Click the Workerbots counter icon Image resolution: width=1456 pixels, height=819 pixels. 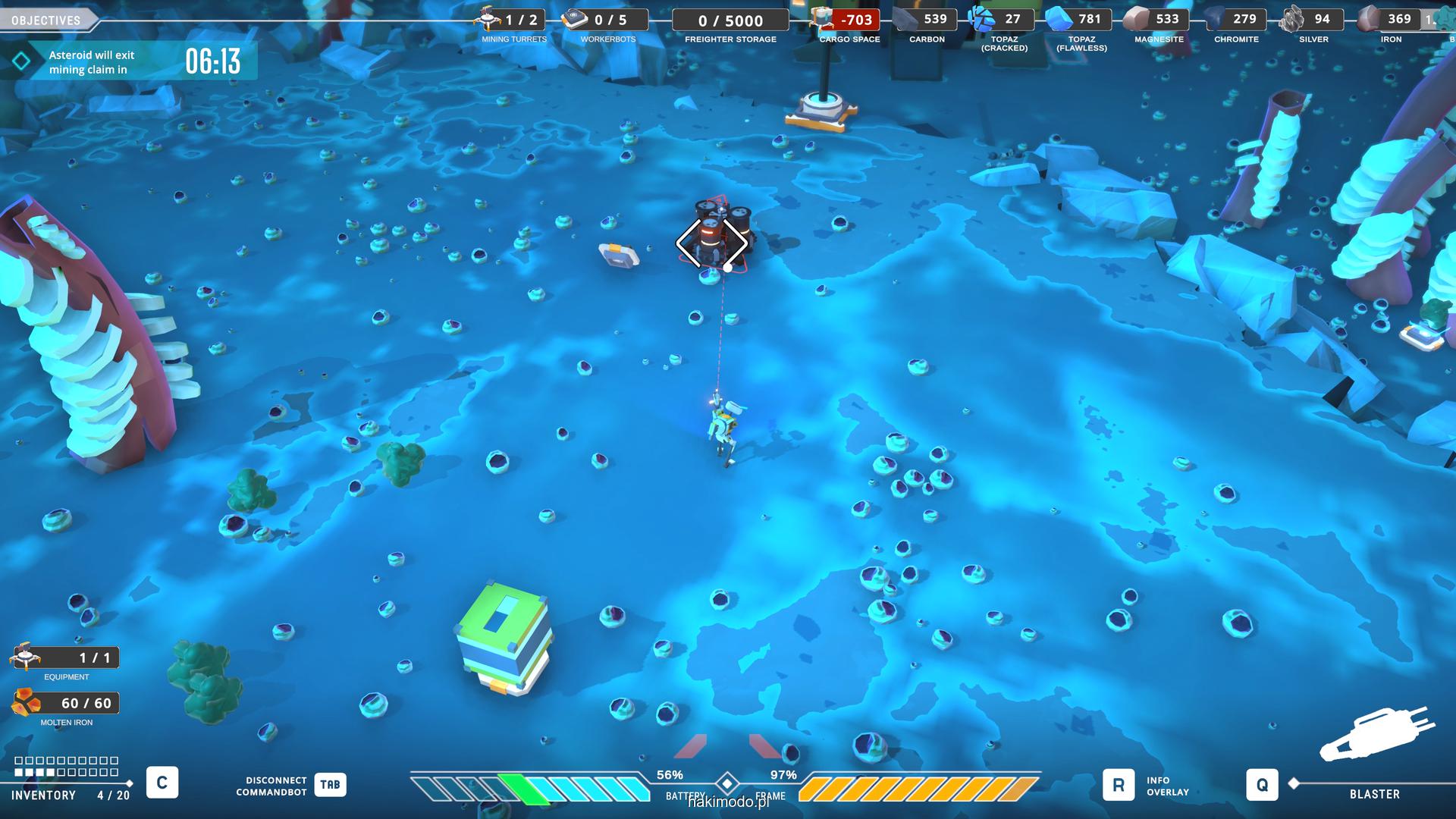[x=575, y=19]
